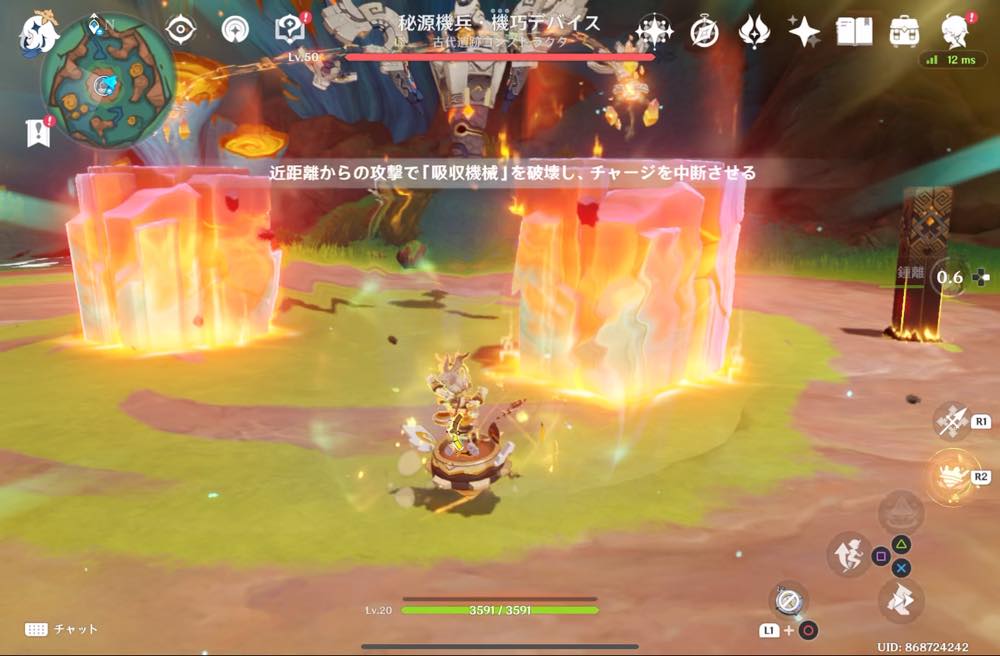Open the bookmark notice with exclamation mark
Image resolution: width=1000 pixels, height=656 pixels.
[x=38, y=132]
